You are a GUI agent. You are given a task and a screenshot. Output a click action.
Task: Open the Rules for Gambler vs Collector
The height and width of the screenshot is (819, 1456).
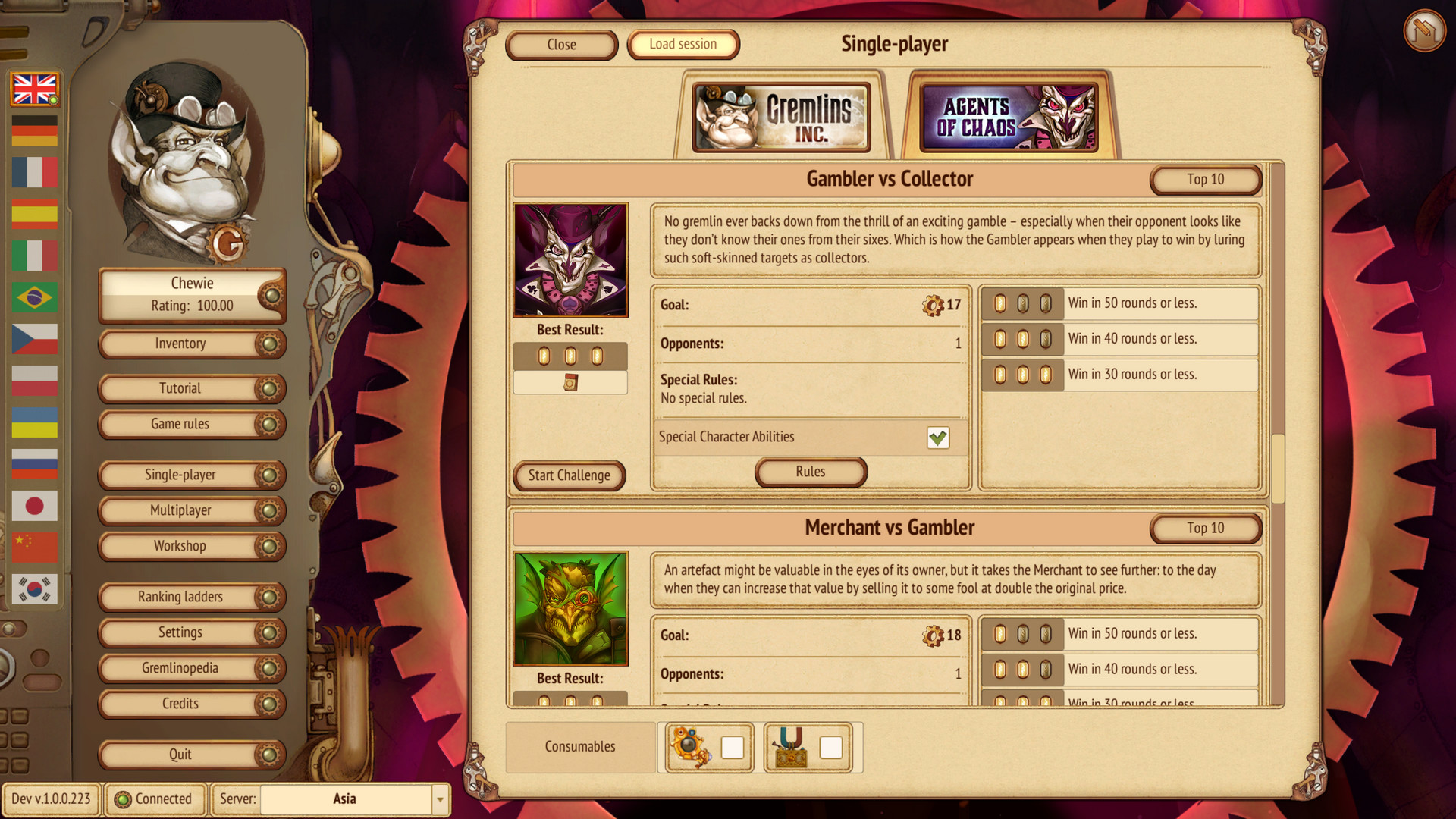pyautogui.click(x=810, y=472)
